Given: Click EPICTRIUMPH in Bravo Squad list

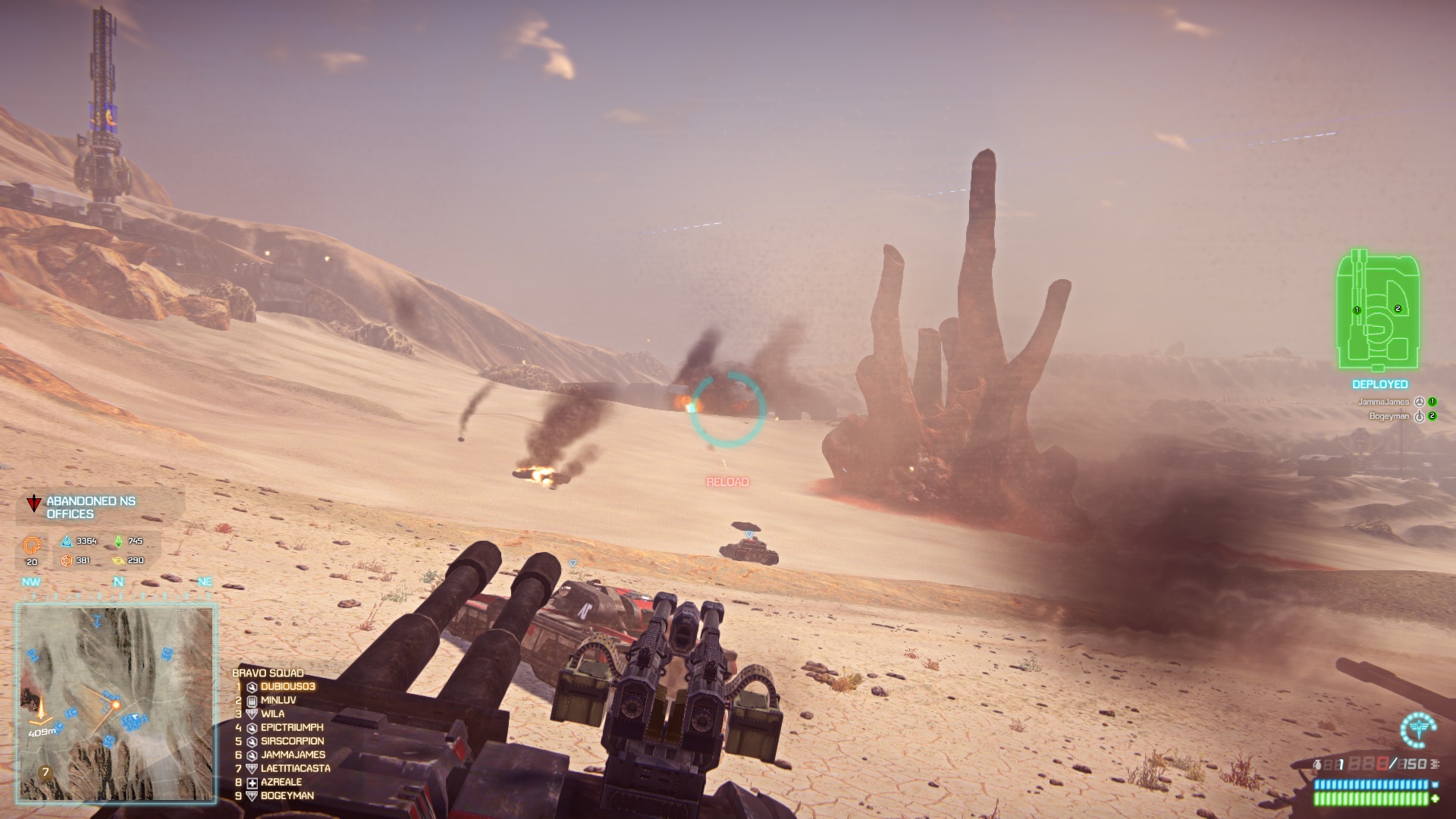Looking at the screenshot, I should pyautogui.click(x=291, y=727).
